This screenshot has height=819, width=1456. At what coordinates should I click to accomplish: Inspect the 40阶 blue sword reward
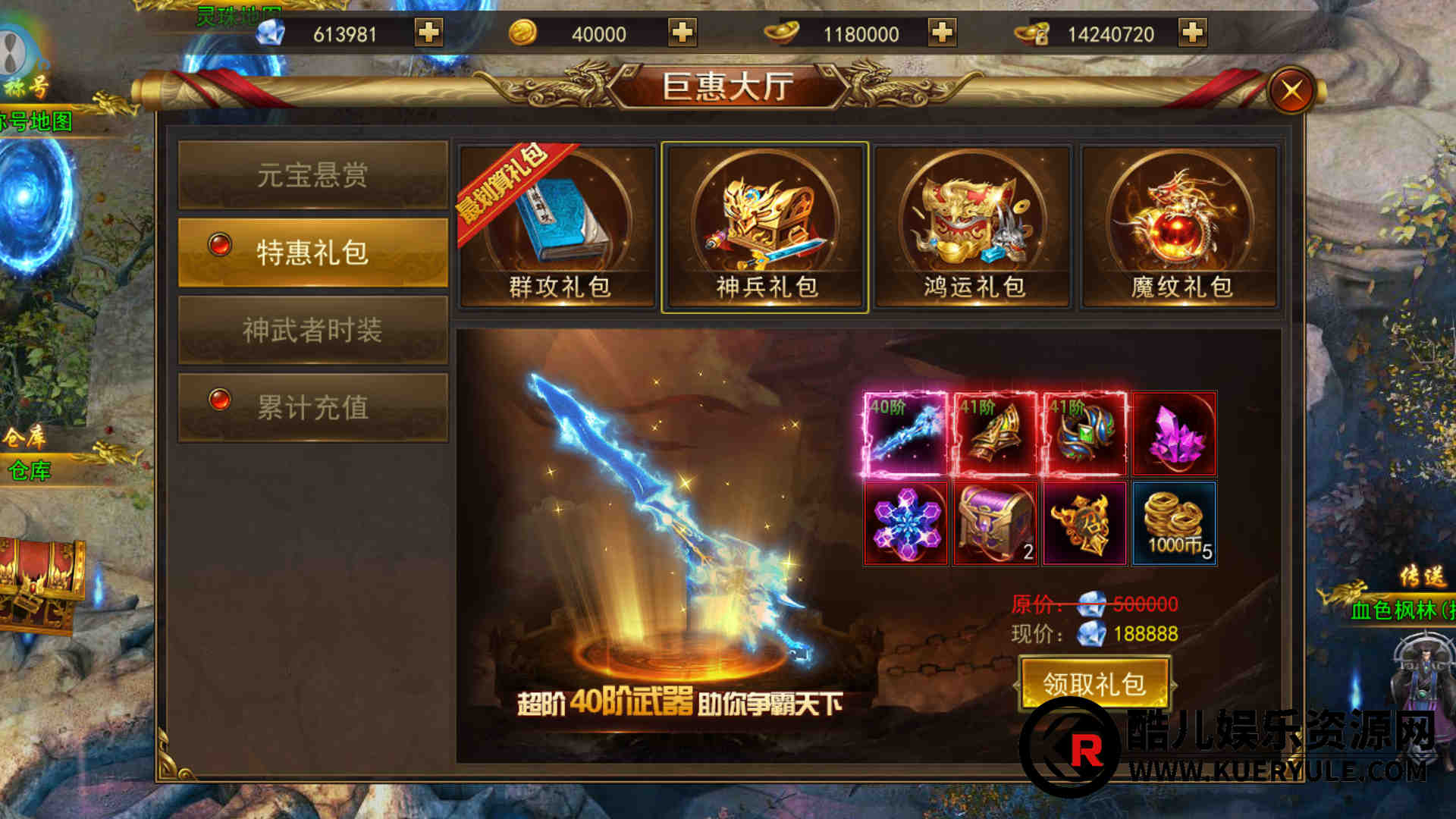tap(905, 434)
